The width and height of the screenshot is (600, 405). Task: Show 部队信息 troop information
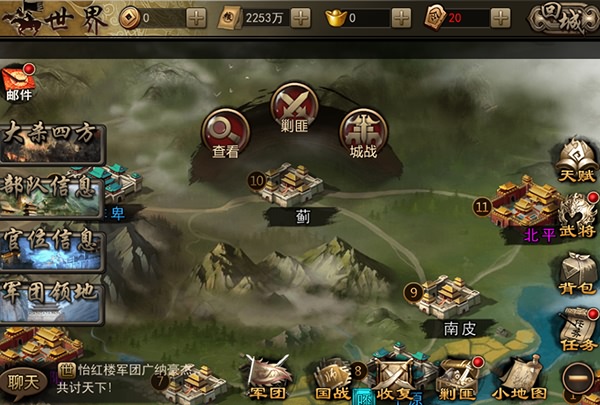(x=52, y=190)
